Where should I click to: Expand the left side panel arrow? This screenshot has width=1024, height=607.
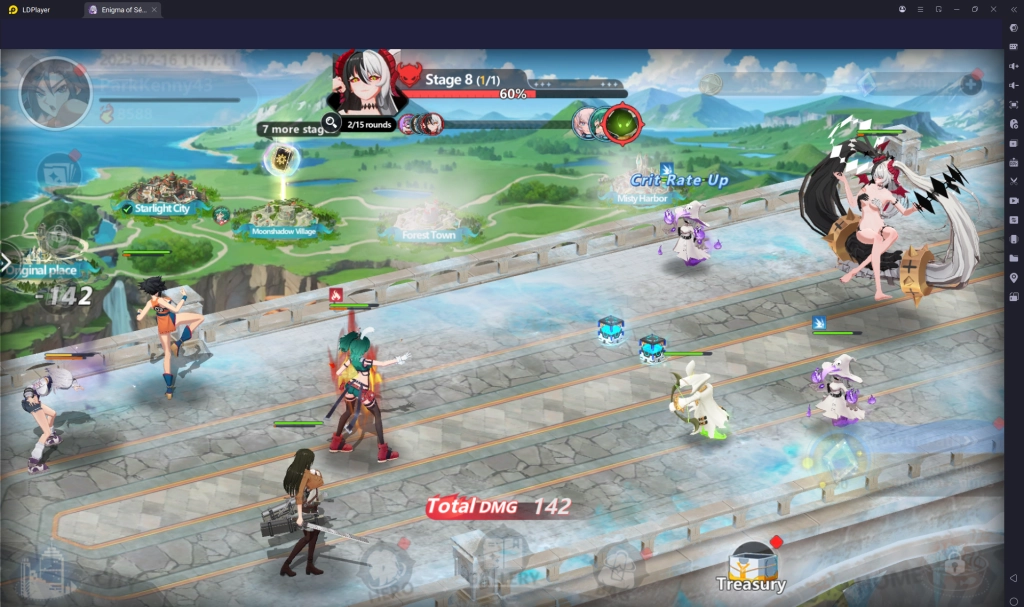6,263
